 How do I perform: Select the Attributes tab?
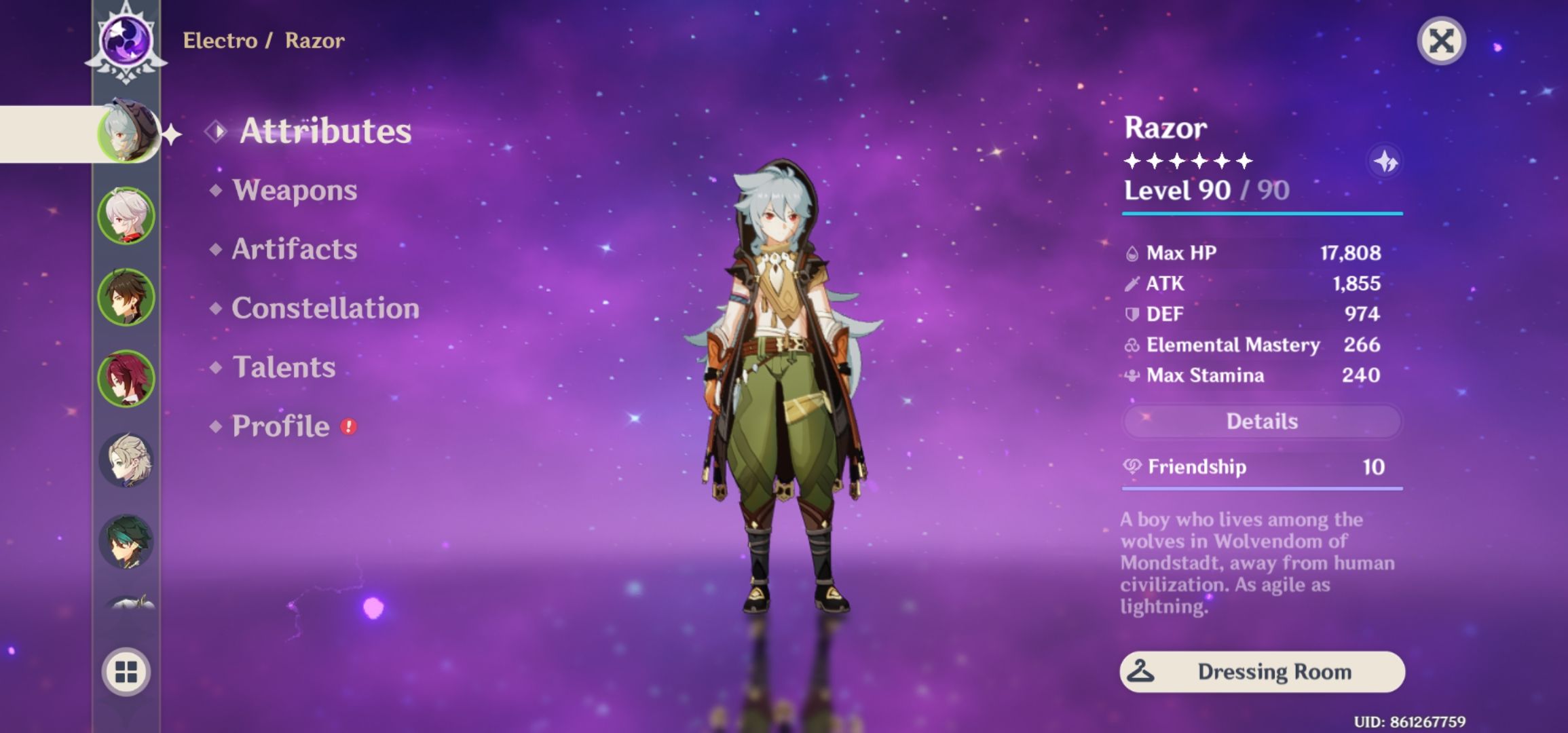pyautogui.click(x=325, y=131)
